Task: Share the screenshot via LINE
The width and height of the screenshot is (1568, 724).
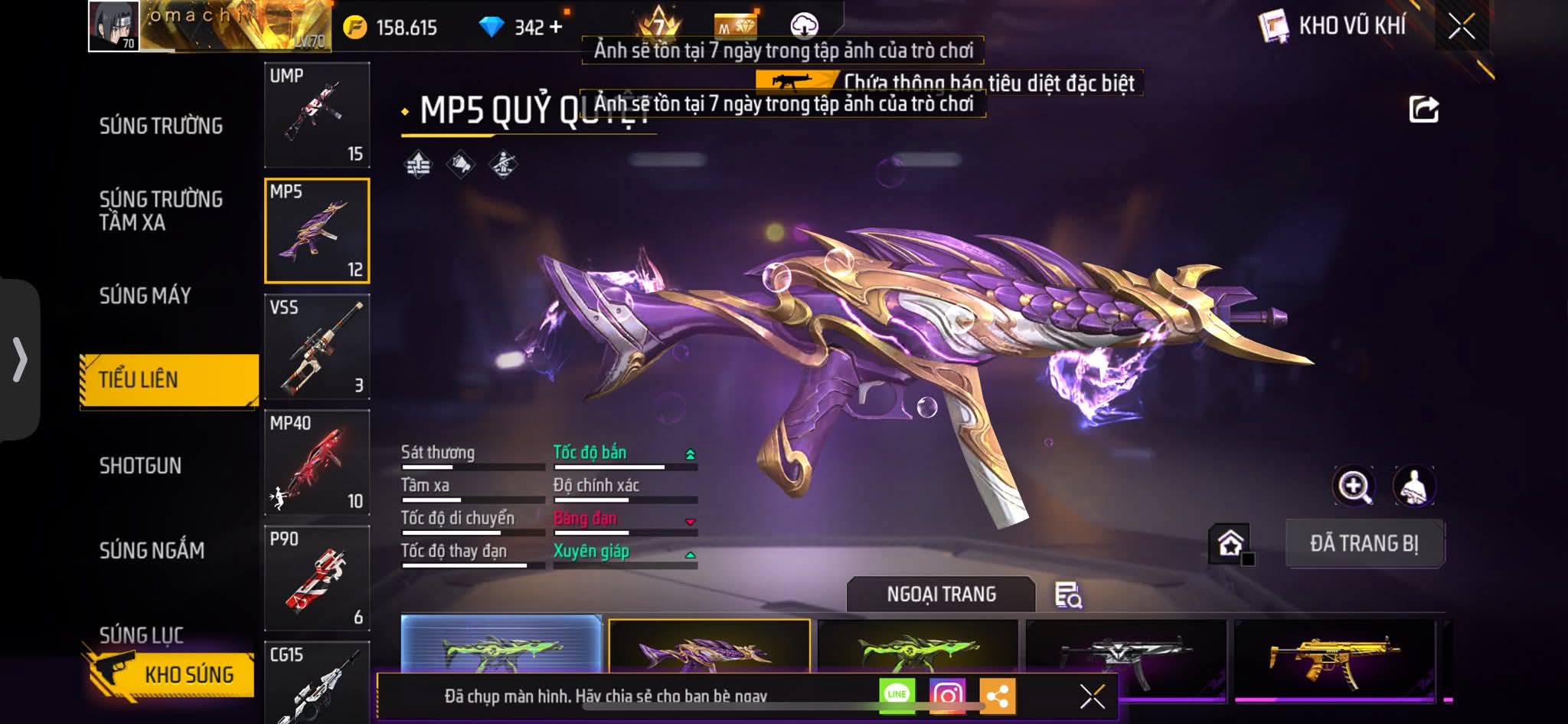Action: click(x=897, y=695)
